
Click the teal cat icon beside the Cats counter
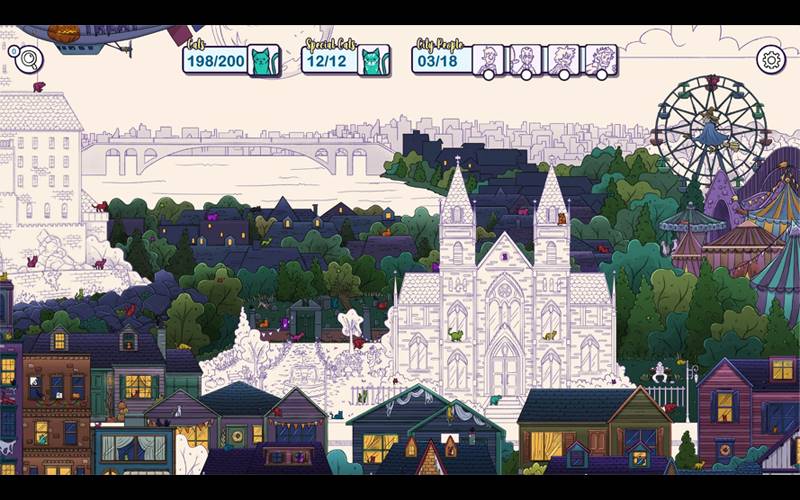[x=264, y=61]
